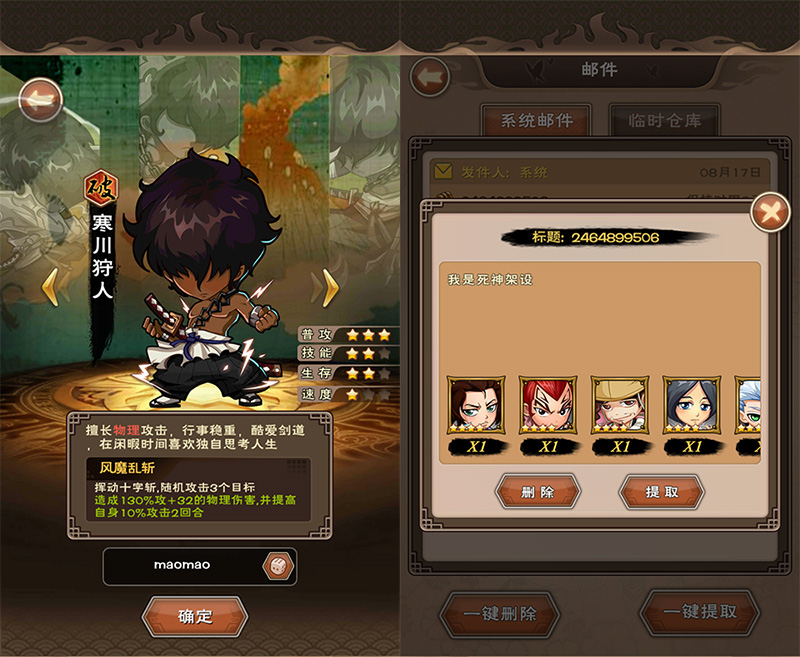This screenshot has width=800, height=657.
Task: Confirm the character with 确定 button
Action: (195, 616)
